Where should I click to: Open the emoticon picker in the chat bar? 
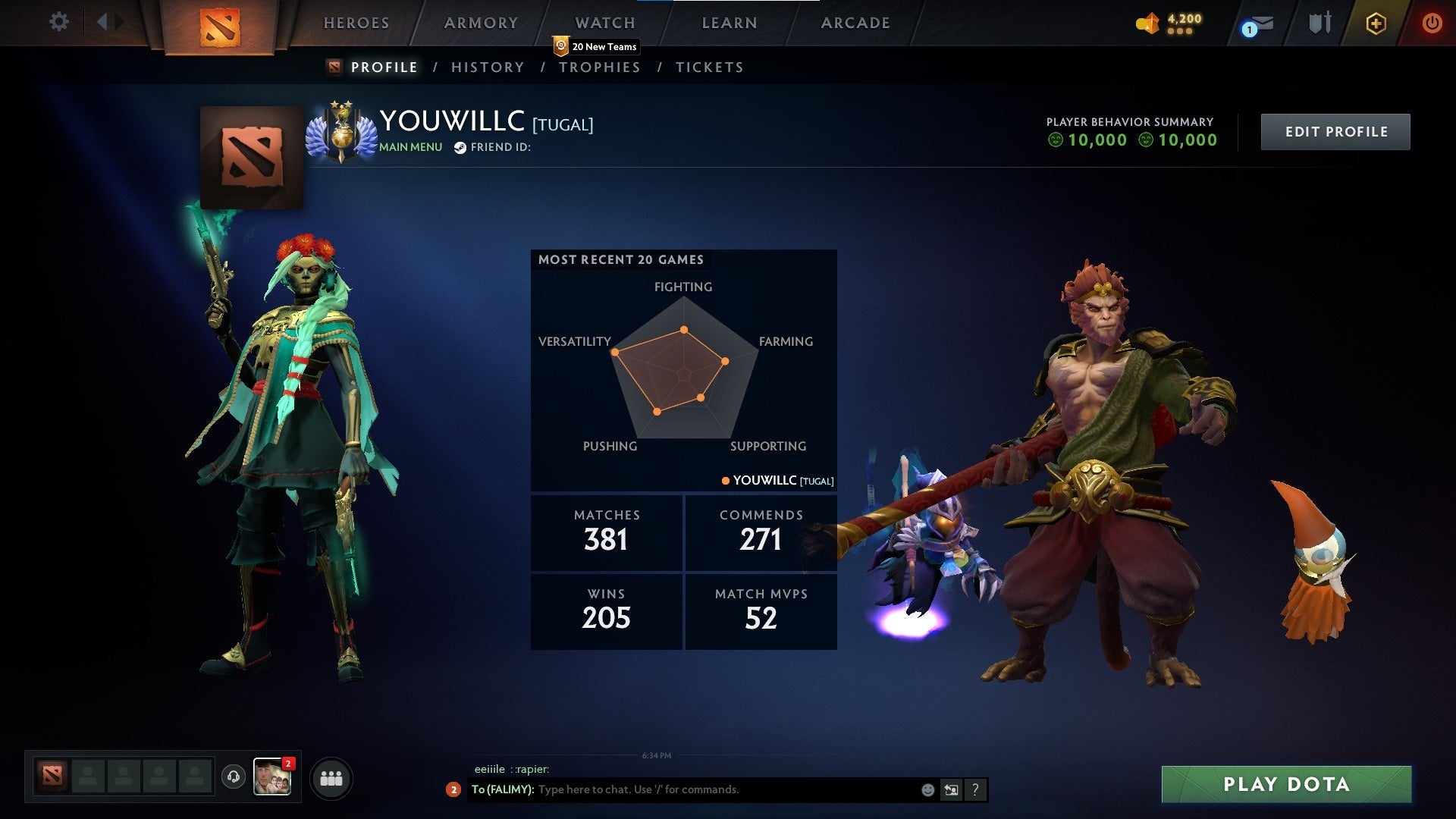[927, 789]
